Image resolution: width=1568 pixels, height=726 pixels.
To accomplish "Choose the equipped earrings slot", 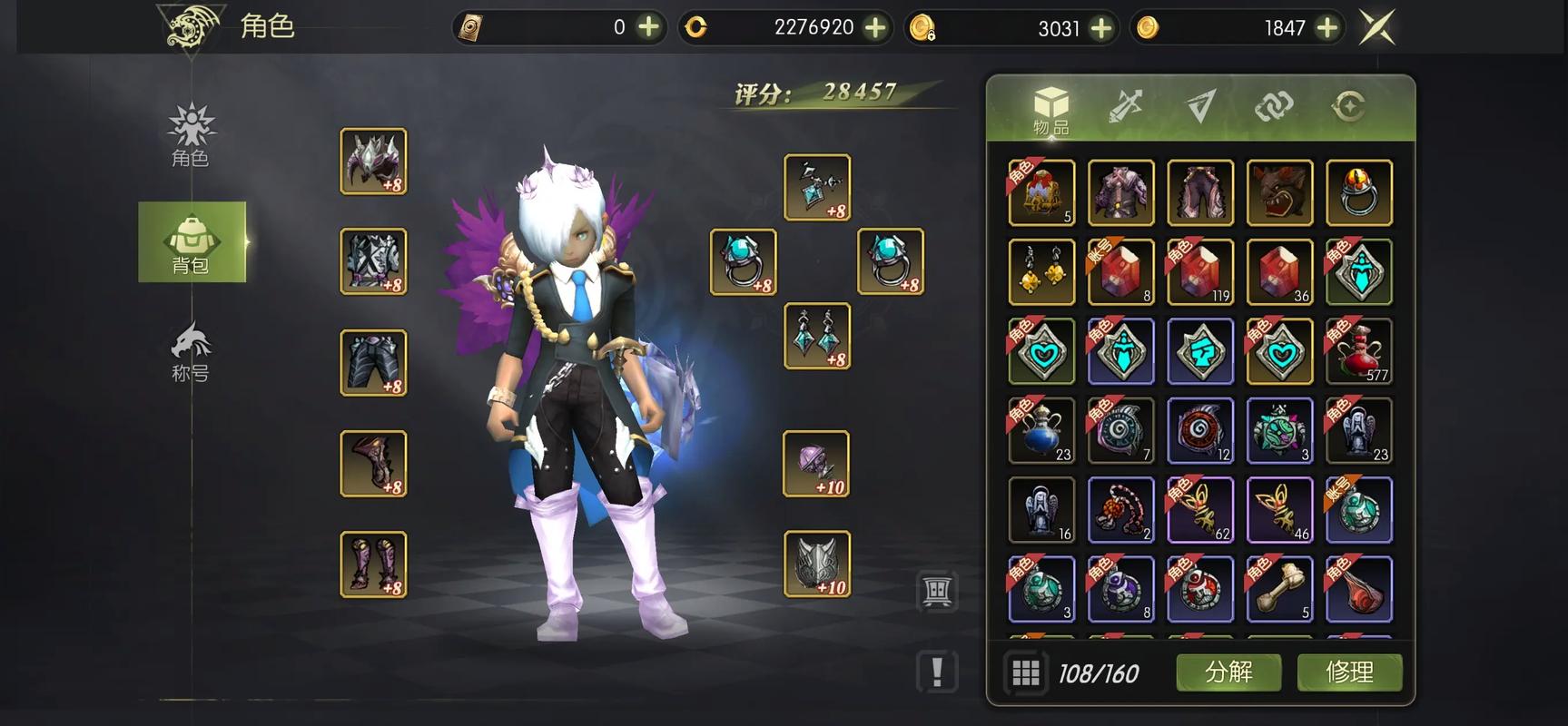I will point(817,336).
